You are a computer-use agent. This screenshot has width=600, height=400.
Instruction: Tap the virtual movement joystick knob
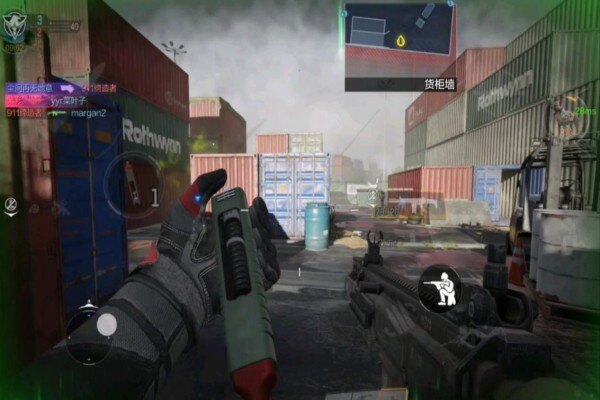coord(106,324)
